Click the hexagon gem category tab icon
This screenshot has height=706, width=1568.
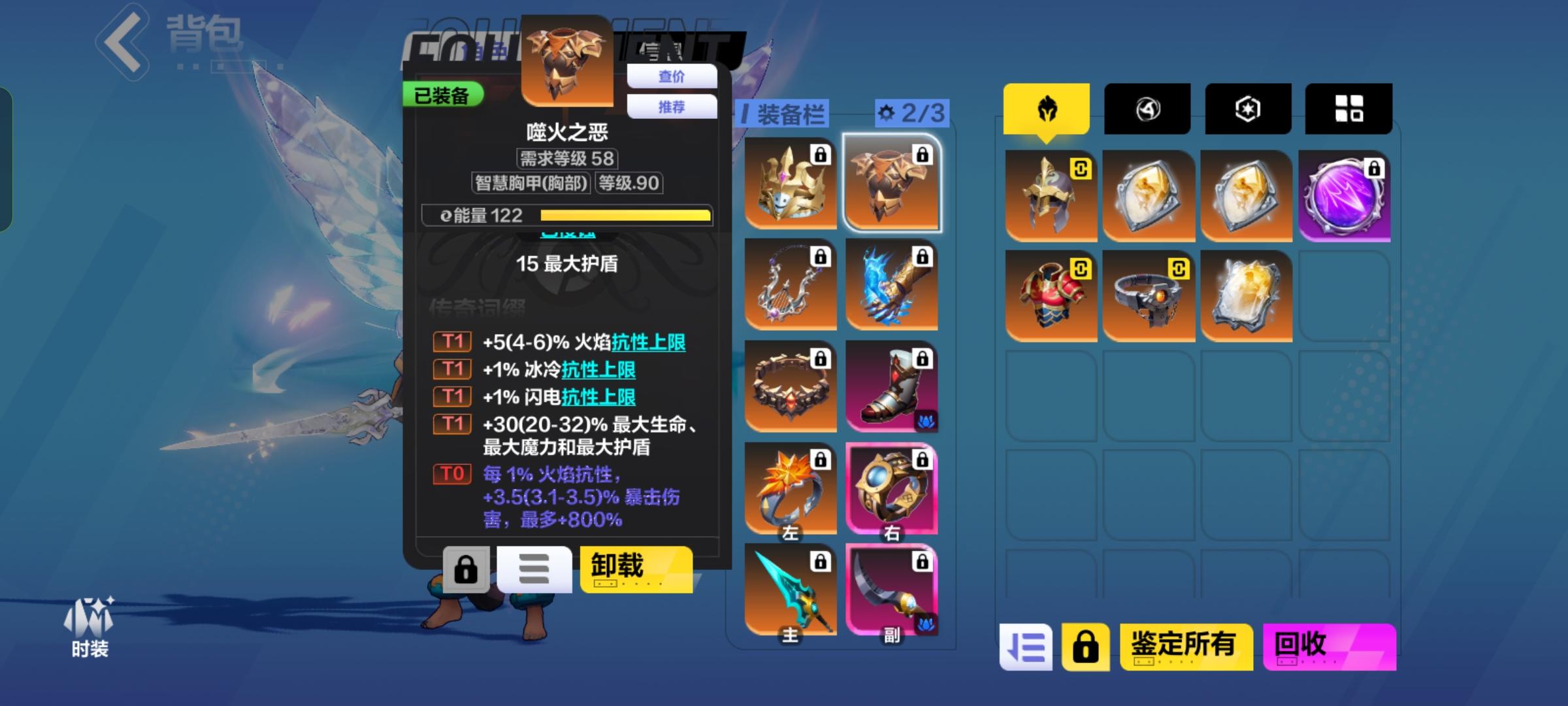[1247, 108]
